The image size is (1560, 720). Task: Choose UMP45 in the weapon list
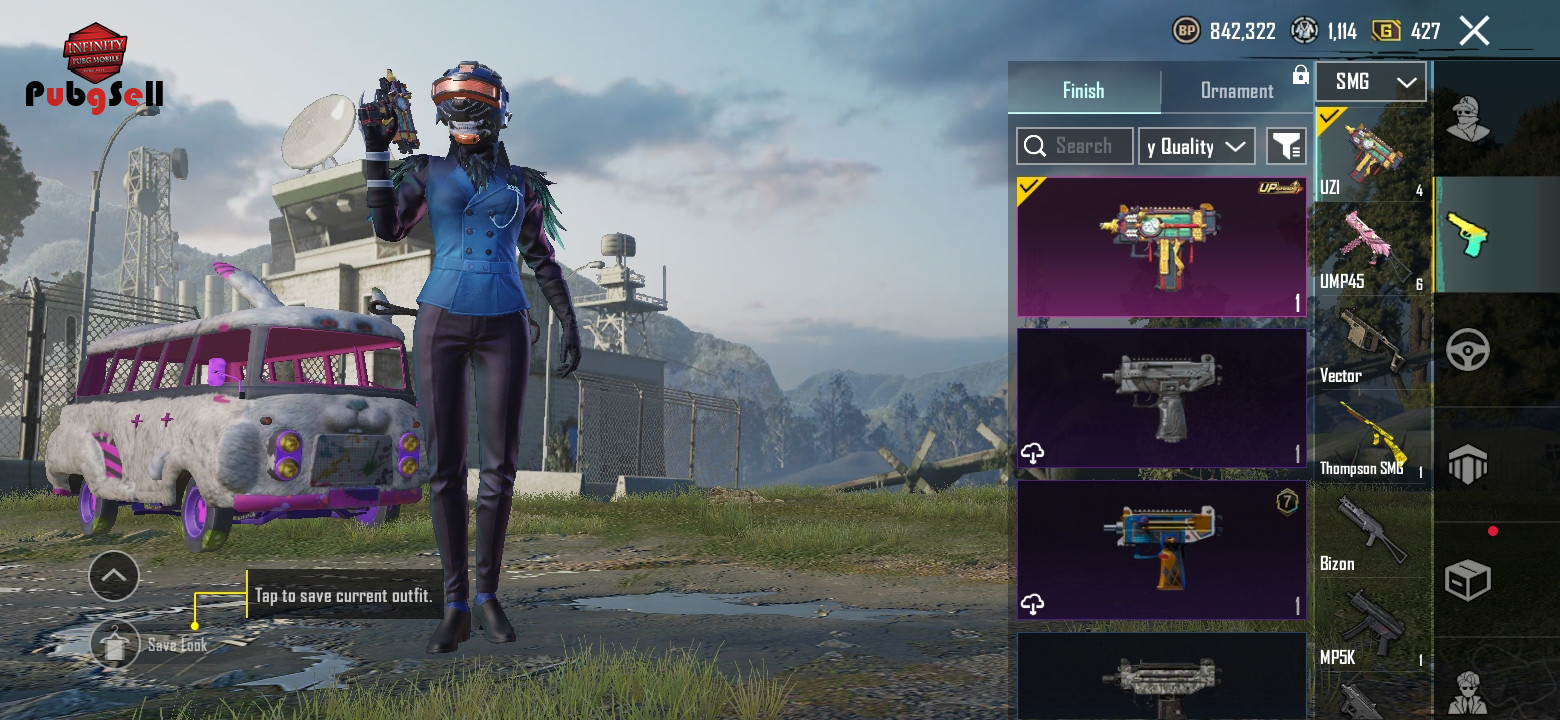[1372, 250]
